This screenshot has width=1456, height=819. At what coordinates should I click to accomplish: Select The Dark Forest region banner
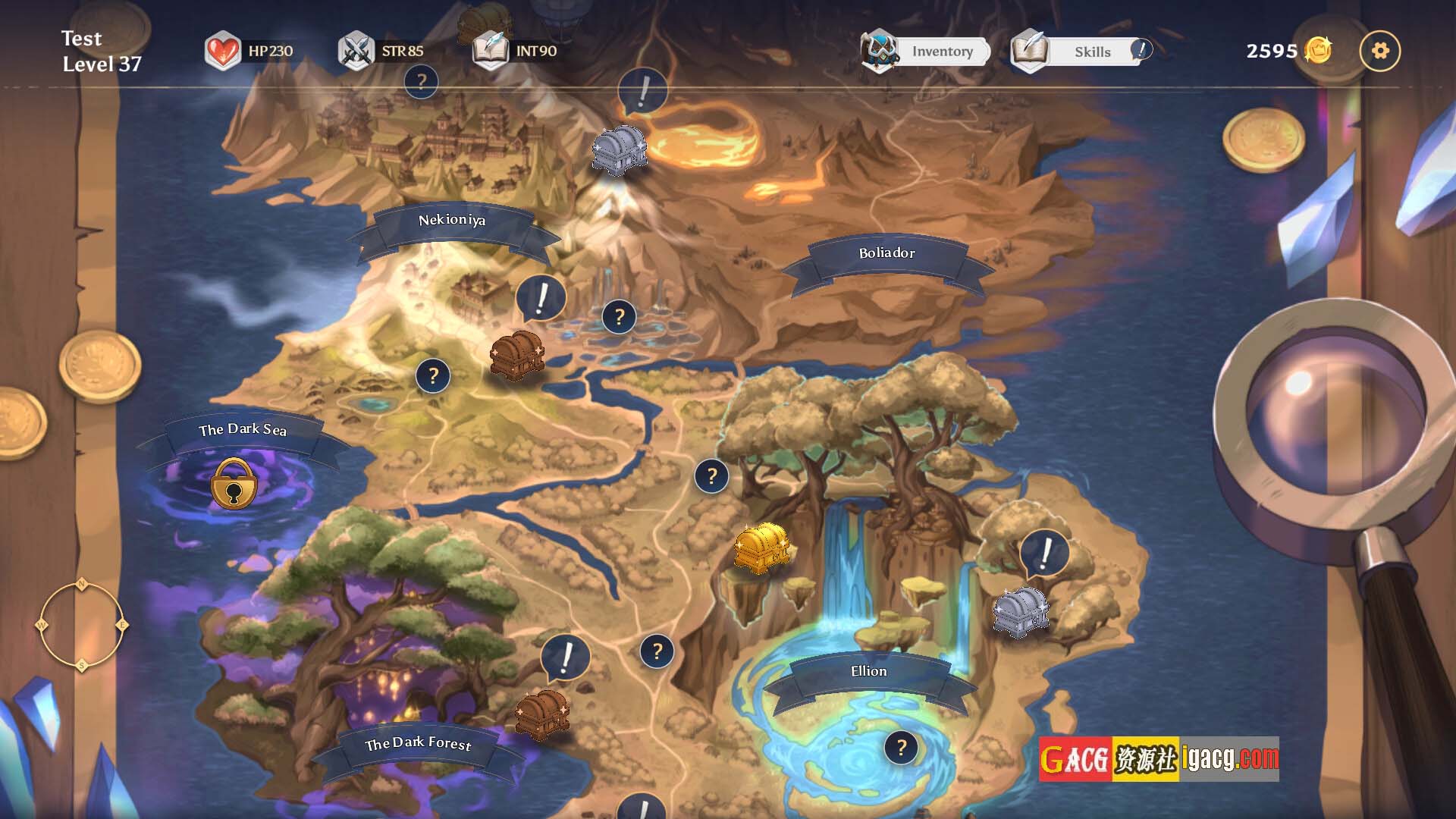[418, 744]
